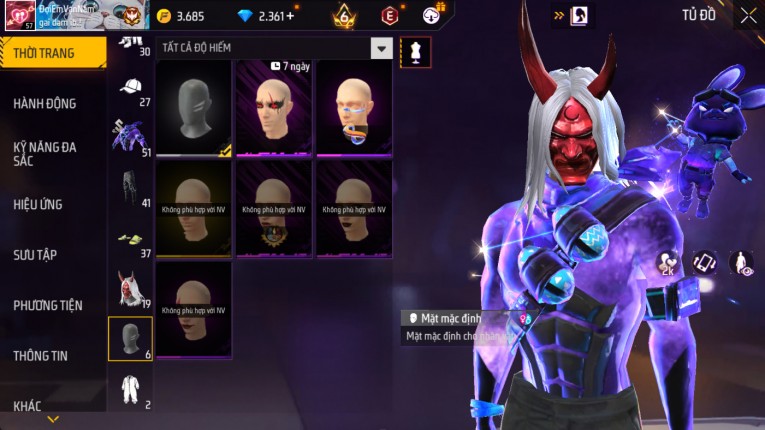Open the pants clothing category
This screenshot has width=765, height=430.
(130, 187)
